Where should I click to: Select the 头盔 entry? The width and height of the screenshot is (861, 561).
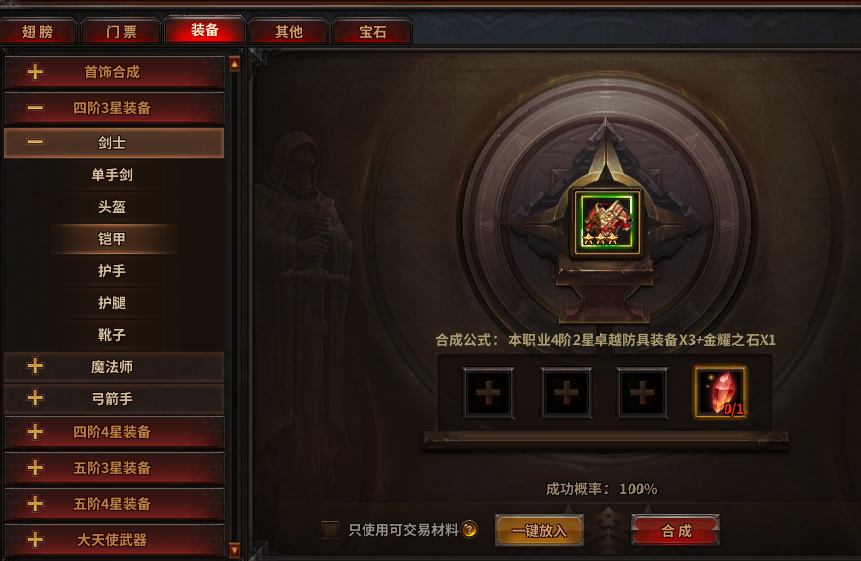(x=112, y=207)
